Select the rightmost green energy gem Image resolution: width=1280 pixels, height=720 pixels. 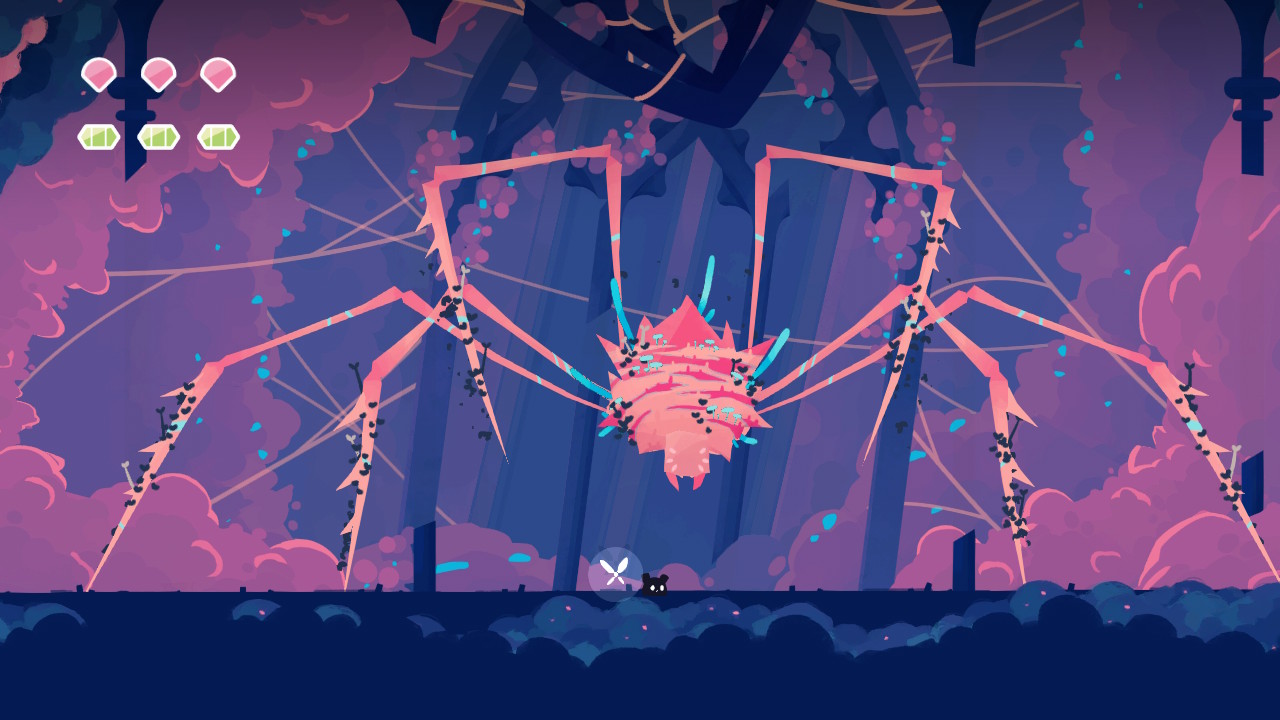[x=221, y=135]
